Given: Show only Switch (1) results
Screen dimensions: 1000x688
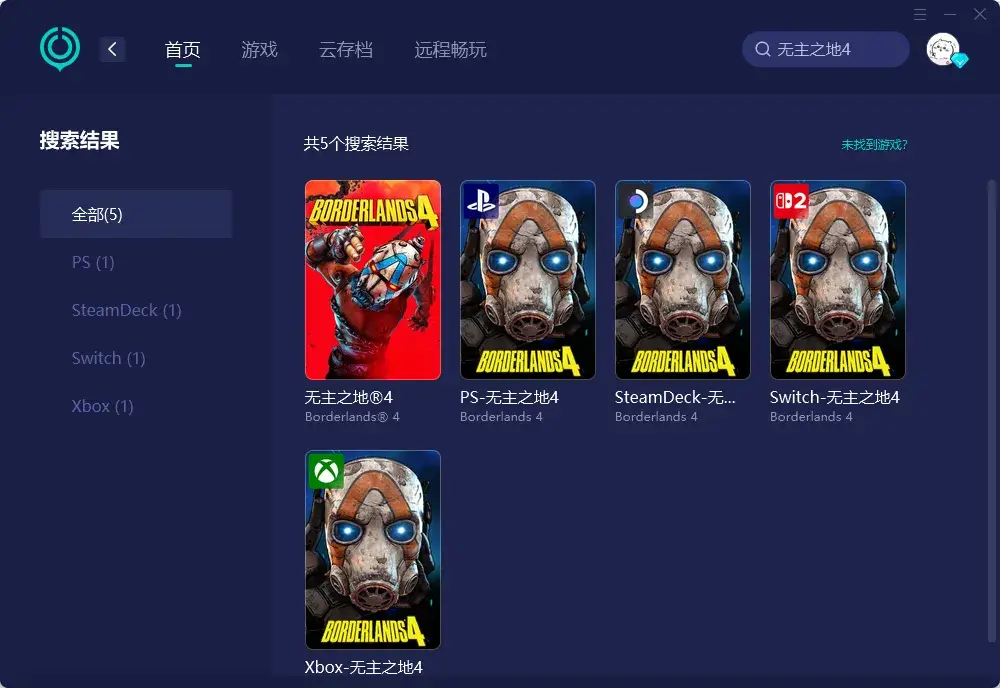Looking at the screenshot, I should point(108,358).
